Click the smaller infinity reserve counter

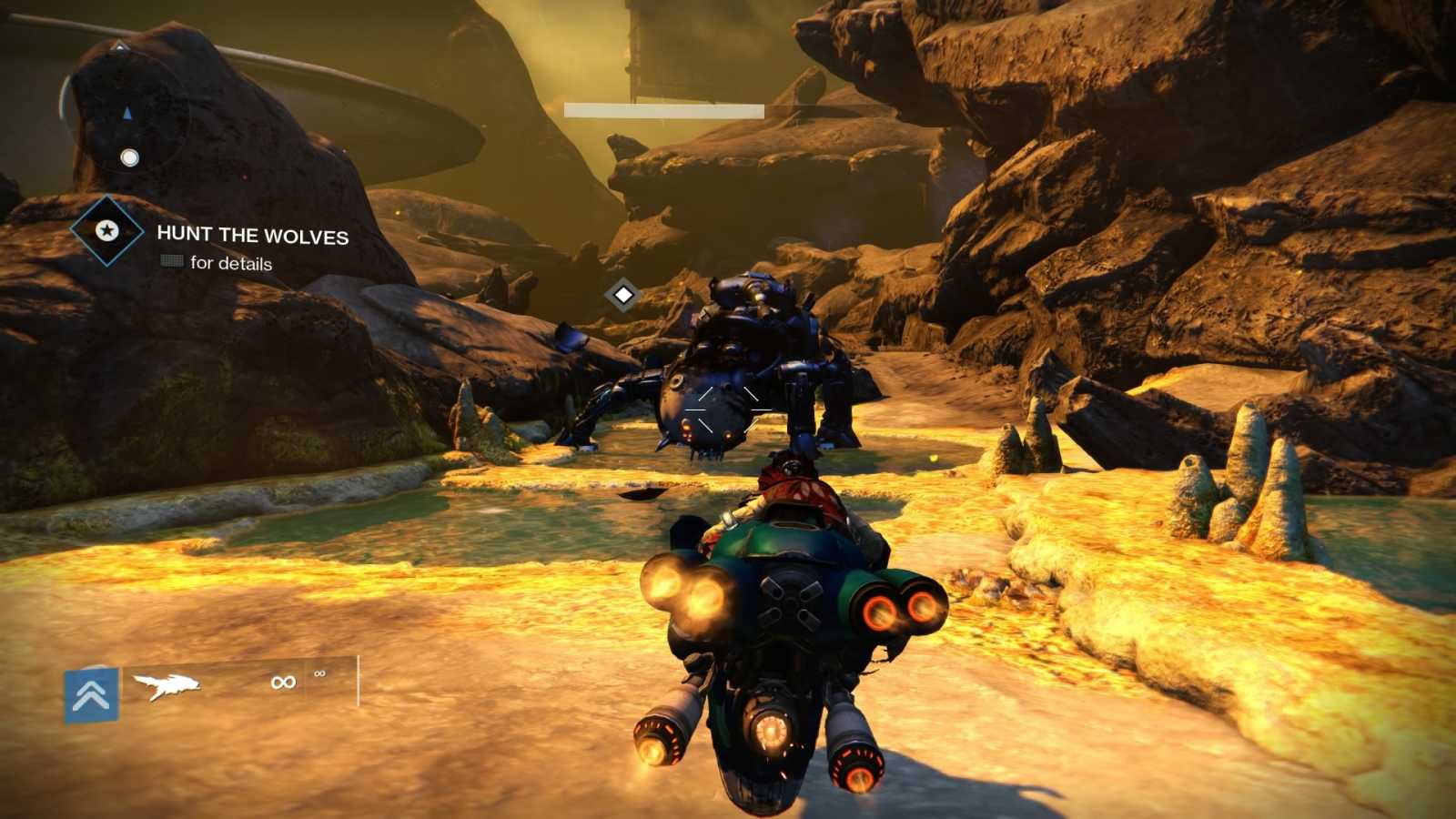(319, 674)
